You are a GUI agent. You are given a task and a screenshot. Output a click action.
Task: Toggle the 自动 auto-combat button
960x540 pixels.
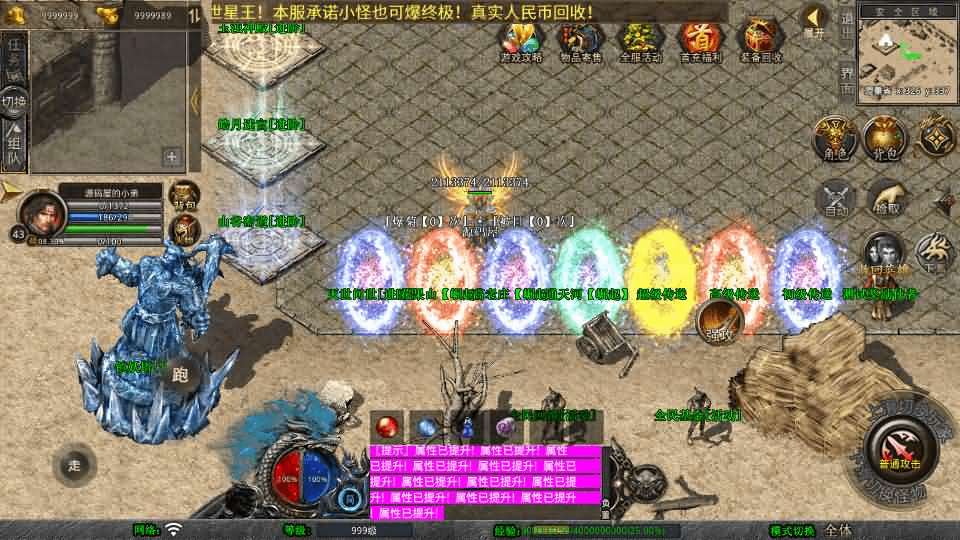click(x=836, y=200)
